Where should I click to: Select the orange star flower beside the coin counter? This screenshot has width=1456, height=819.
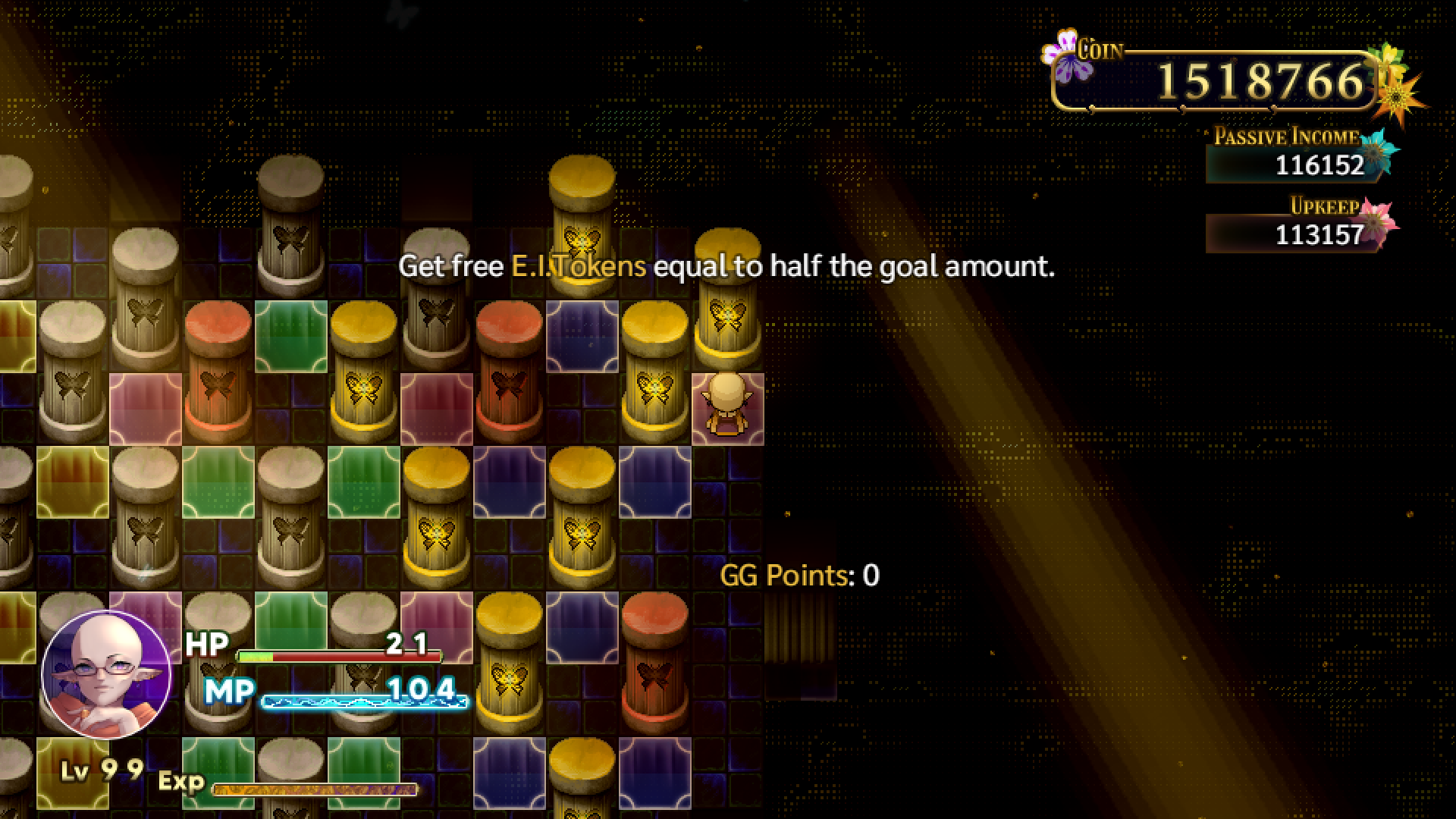1397,97
